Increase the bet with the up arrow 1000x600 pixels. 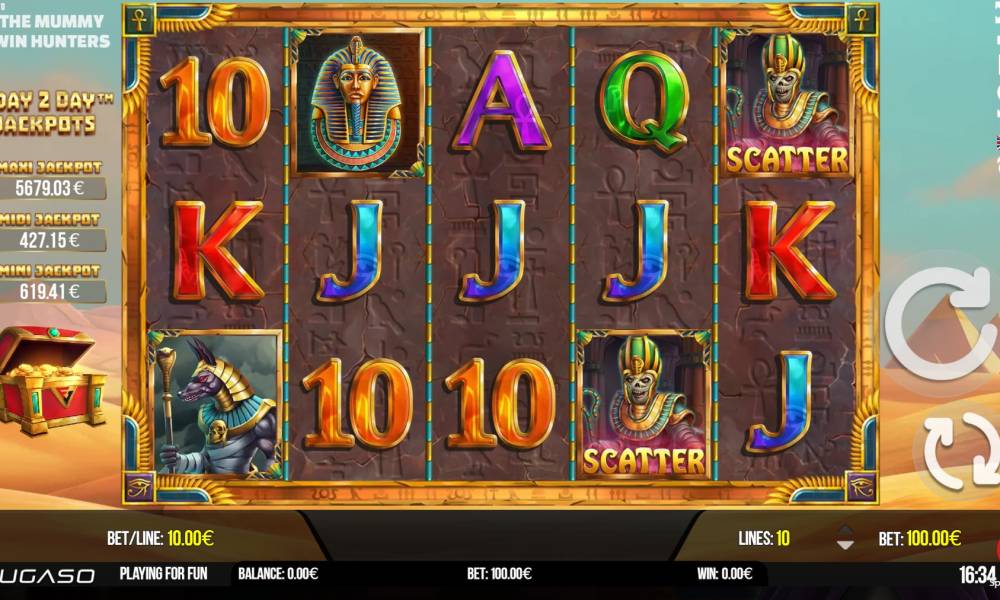click(x=845, y=531)
